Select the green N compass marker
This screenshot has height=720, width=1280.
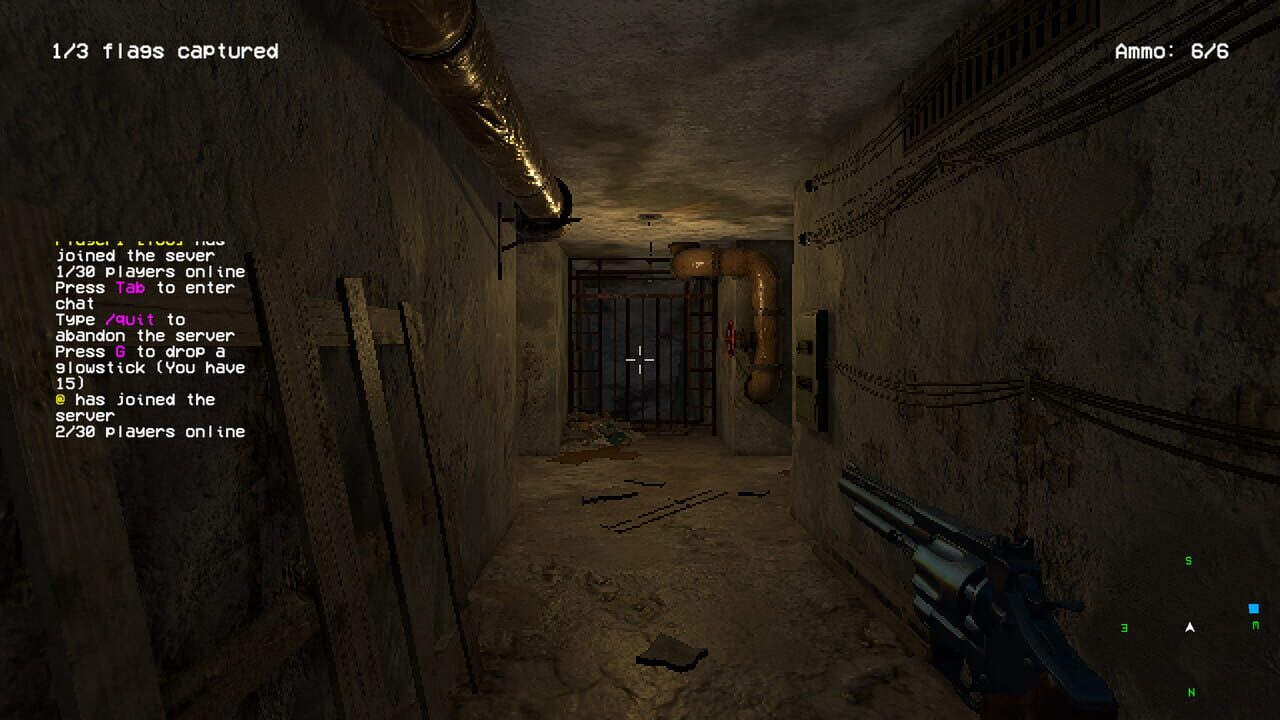(x=1191, y=692)
